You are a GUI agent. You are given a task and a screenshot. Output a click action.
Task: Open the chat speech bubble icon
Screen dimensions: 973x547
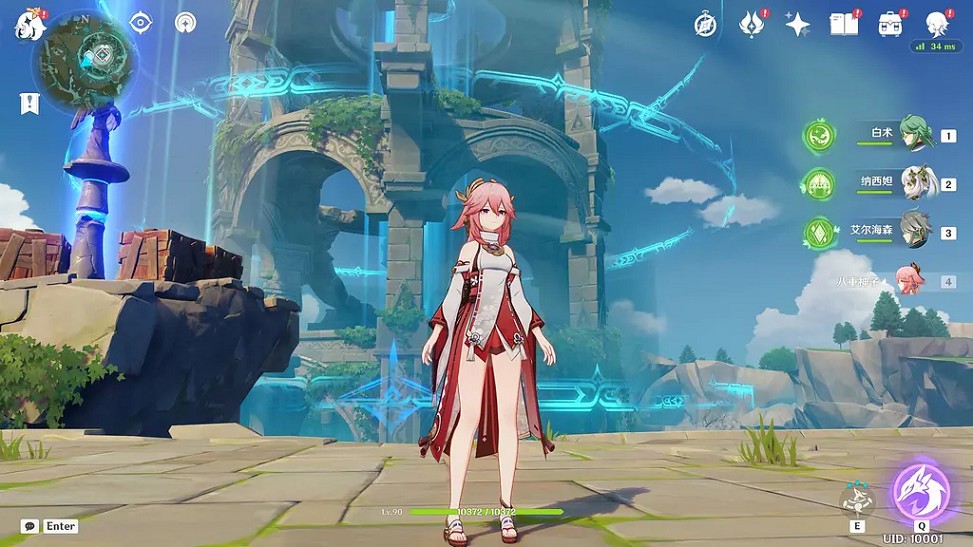[29, 526]
